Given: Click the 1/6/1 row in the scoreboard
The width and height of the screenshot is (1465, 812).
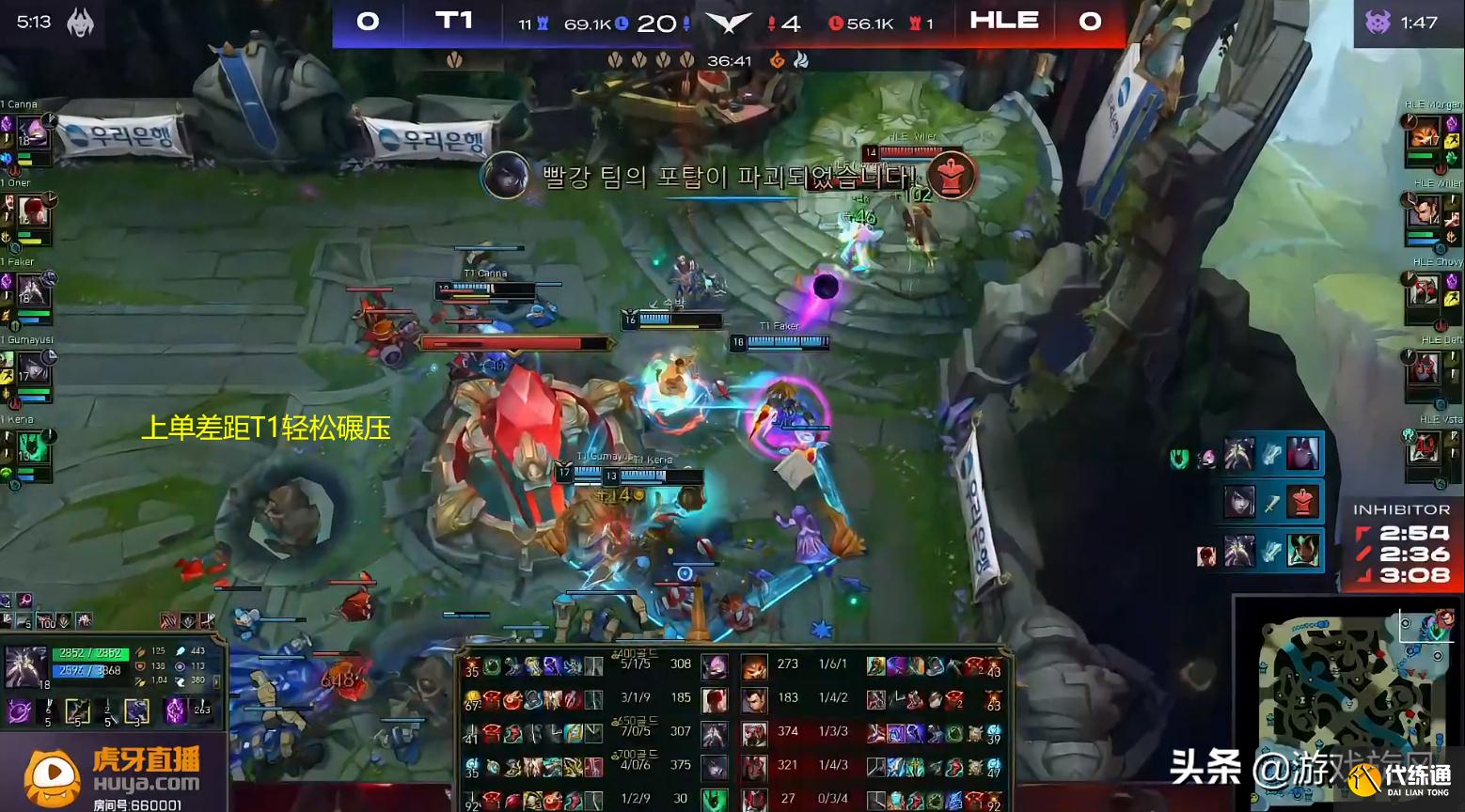Looking at the screenshot, I should point(832,664).
